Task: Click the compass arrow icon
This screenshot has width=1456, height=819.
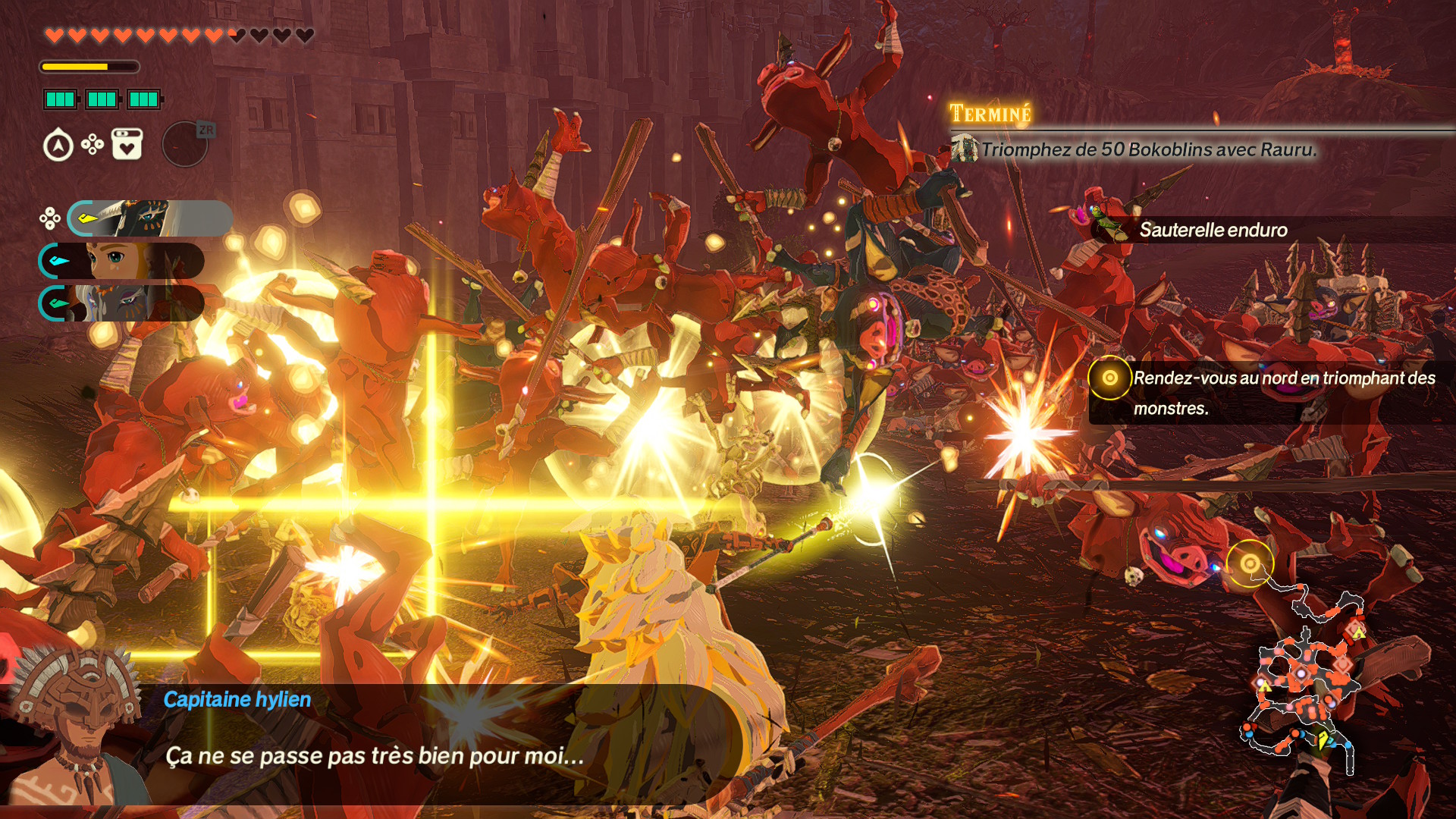Action: tap(58, 146)
